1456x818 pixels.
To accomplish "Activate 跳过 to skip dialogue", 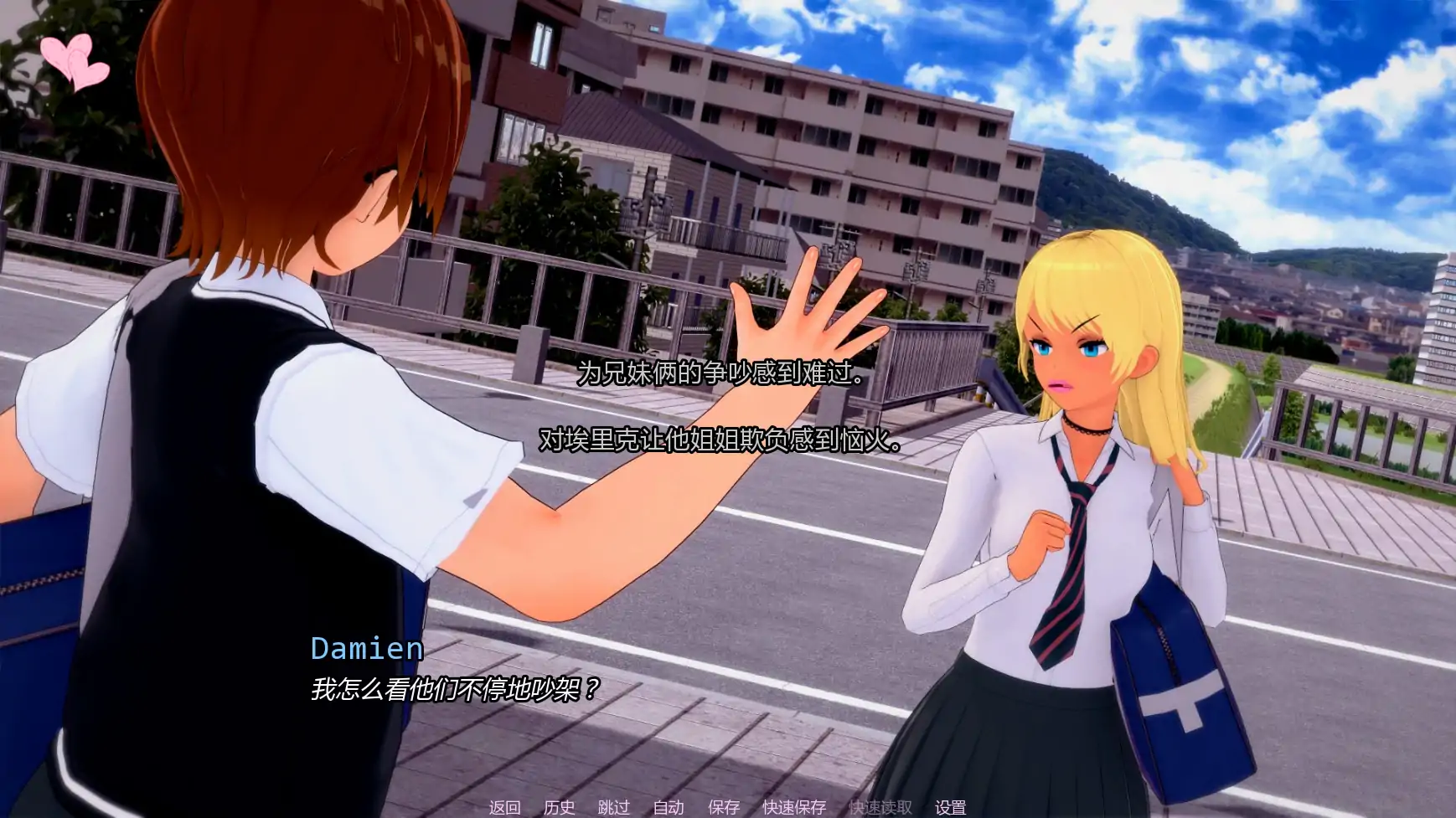I will pyautogui.click(x=613, y=807).
